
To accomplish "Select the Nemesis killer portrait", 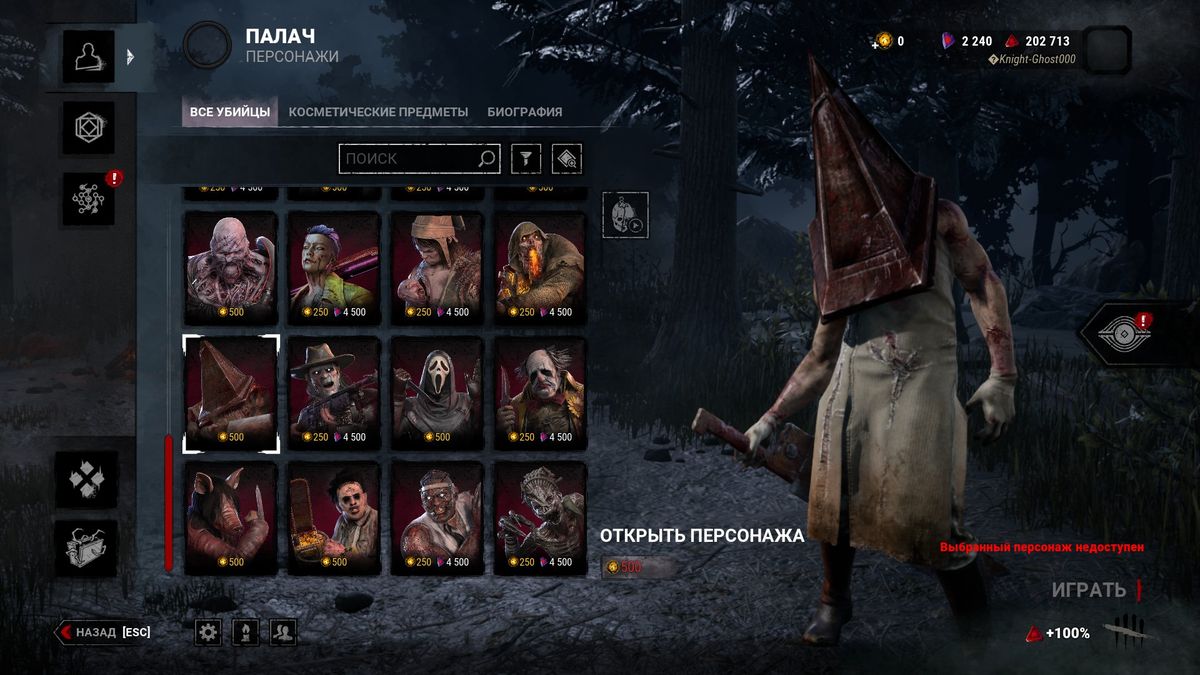I will (x=231, y=267).
